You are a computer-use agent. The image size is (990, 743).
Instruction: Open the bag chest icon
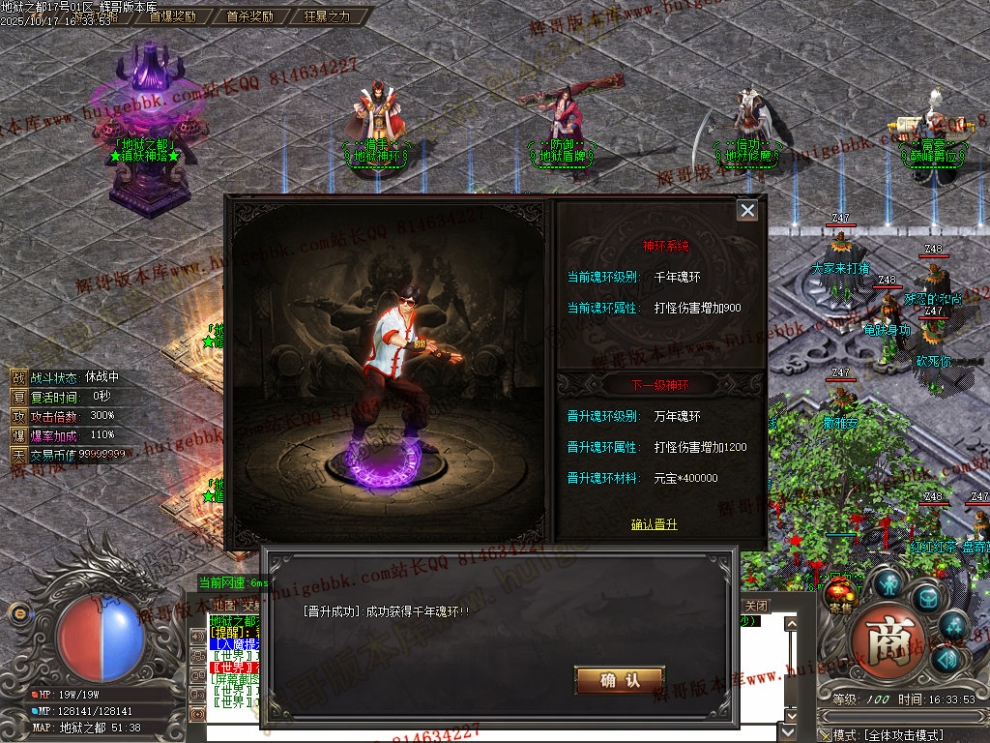(x=929, y=597)
